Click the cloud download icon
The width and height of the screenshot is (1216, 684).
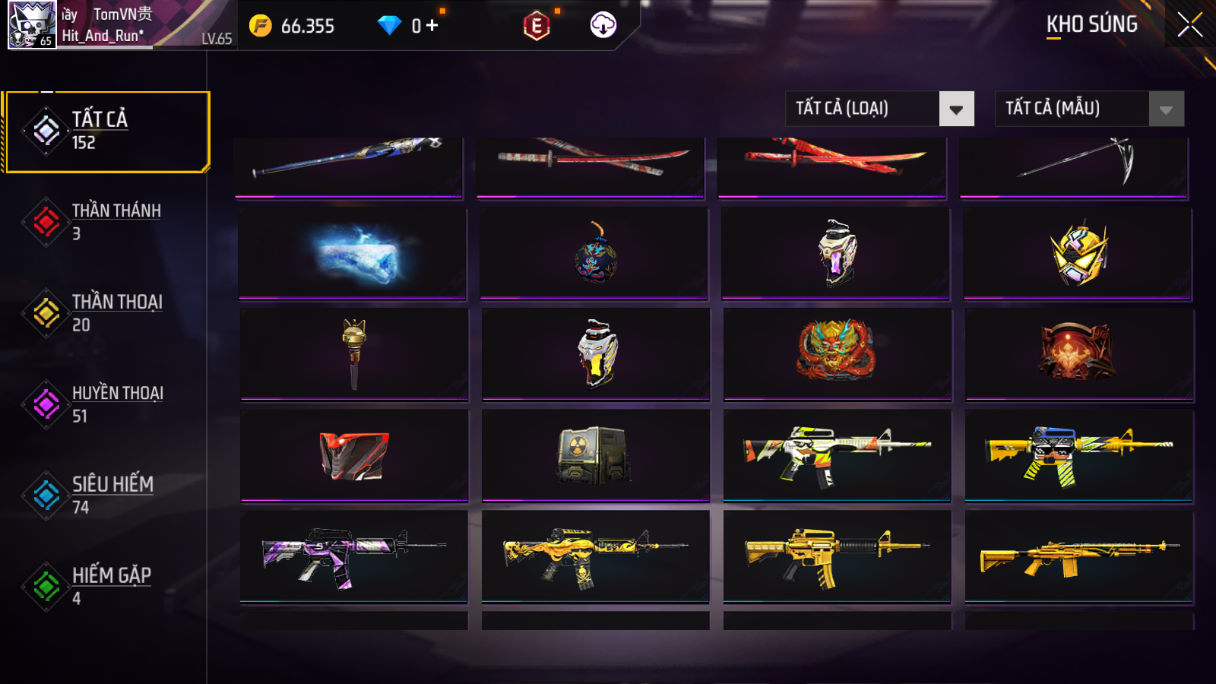pos(603,26)
